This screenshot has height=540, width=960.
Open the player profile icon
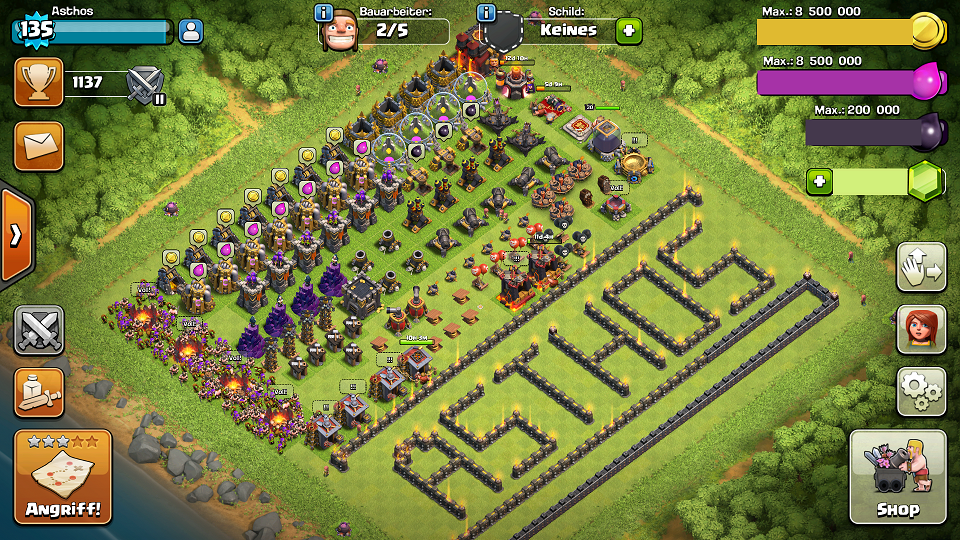point(191,31)
